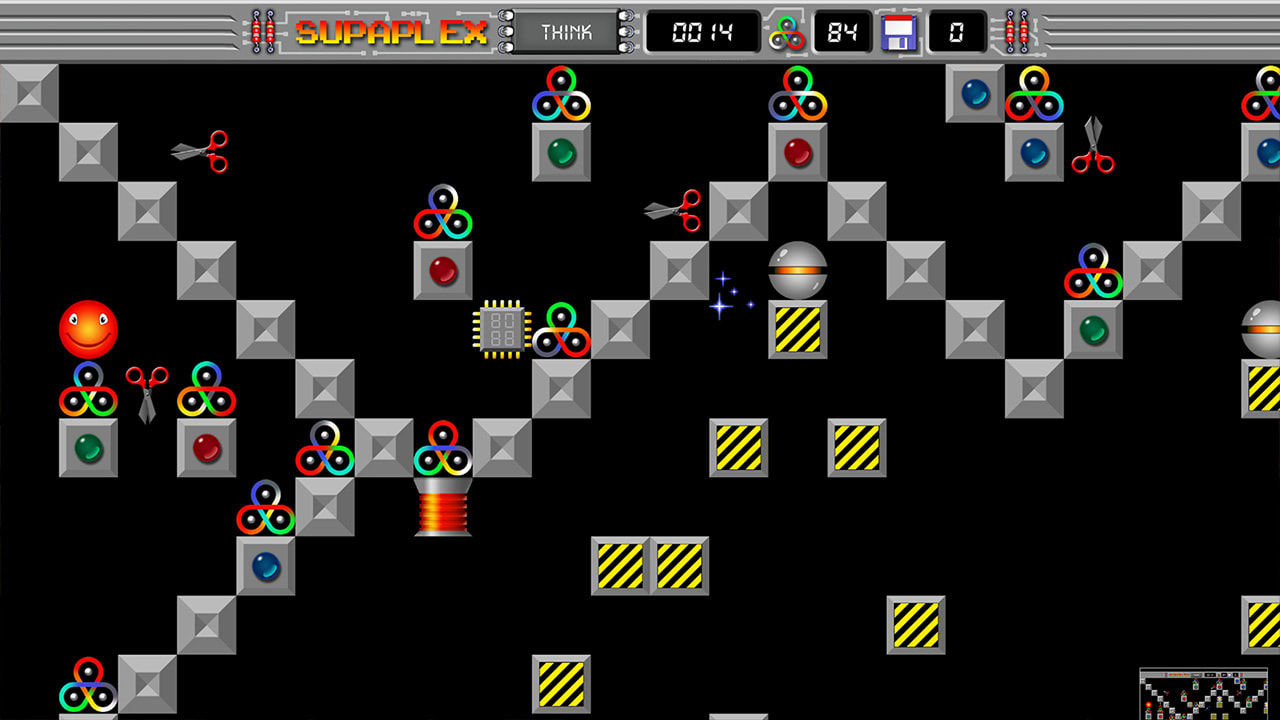This screenshot has height=720, width=1280.
Task: Click the THINK level name display
Action: [x=565, y=31]
